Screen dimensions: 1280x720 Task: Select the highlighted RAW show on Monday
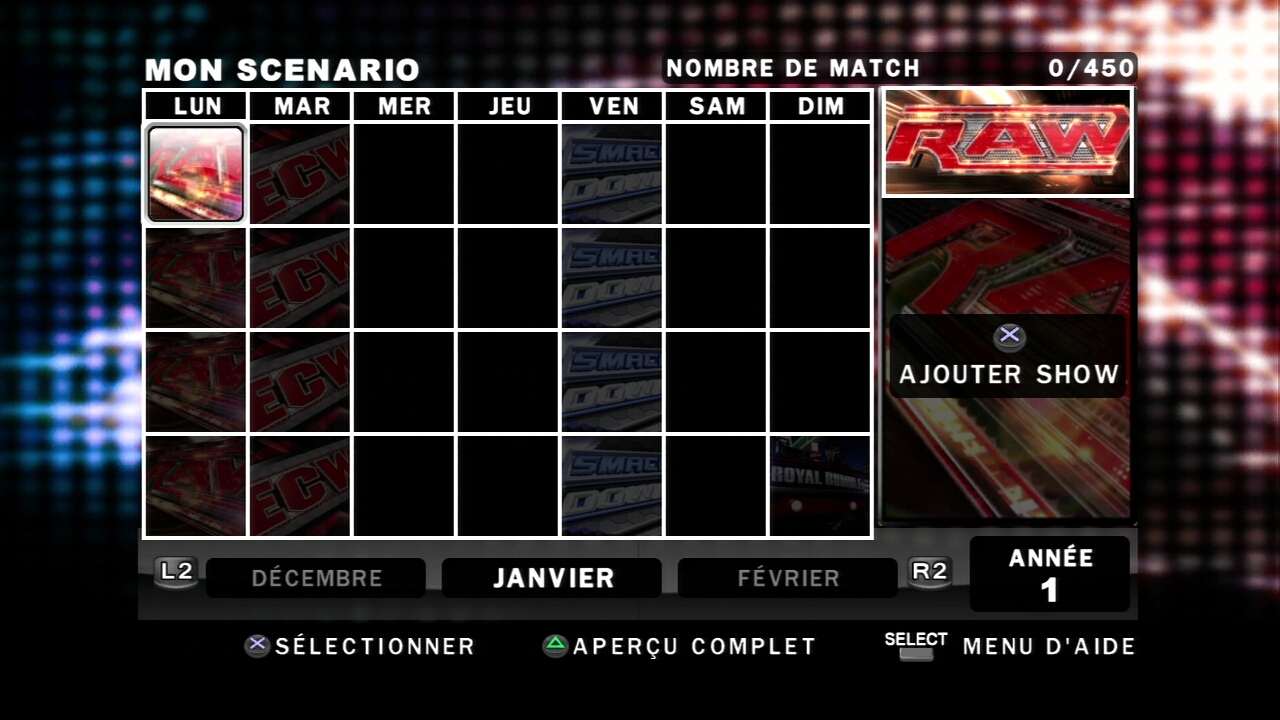coord(196,173)
